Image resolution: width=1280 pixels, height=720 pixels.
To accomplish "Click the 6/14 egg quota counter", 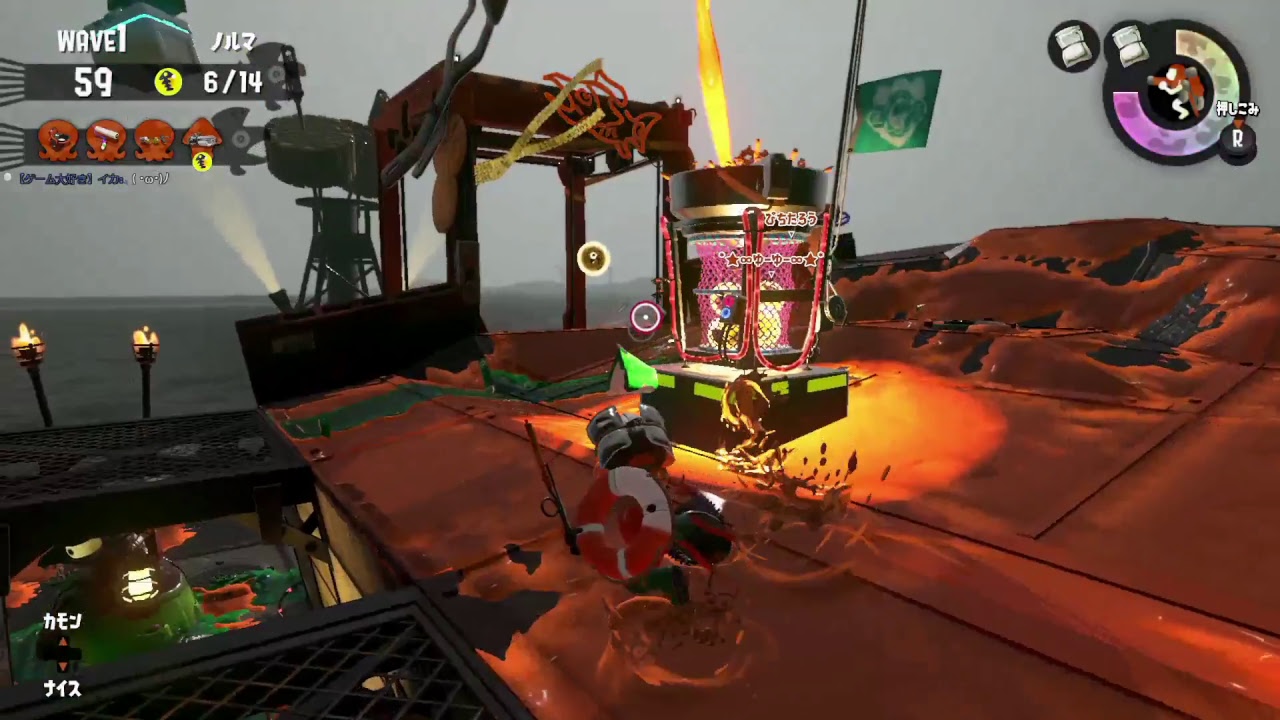I will 232,83.
